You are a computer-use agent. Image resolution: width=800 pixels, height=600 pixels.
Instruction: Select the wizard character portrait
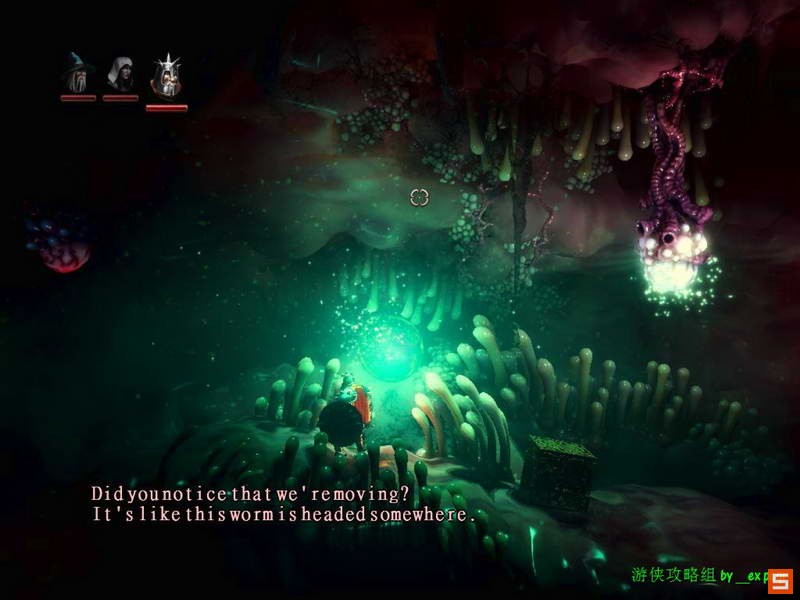(78, 72)
